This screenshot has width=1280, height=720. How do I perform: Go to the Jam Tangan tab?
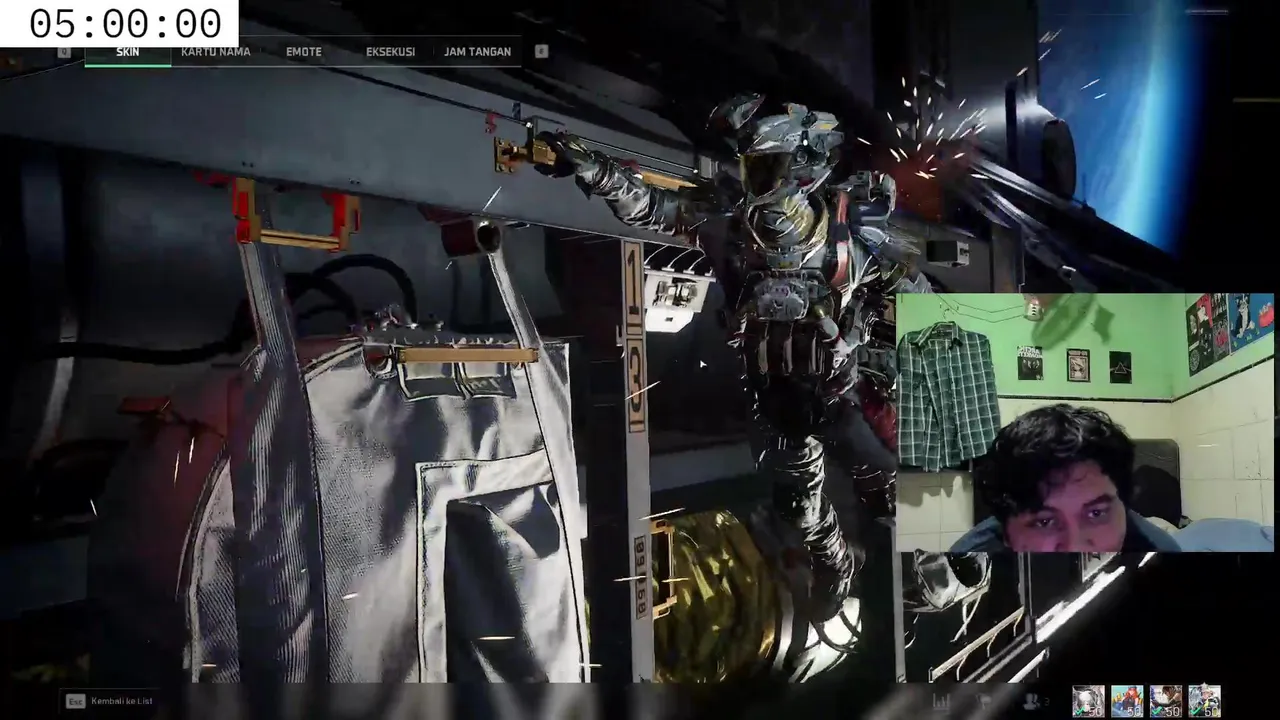(x=477, y=52)
